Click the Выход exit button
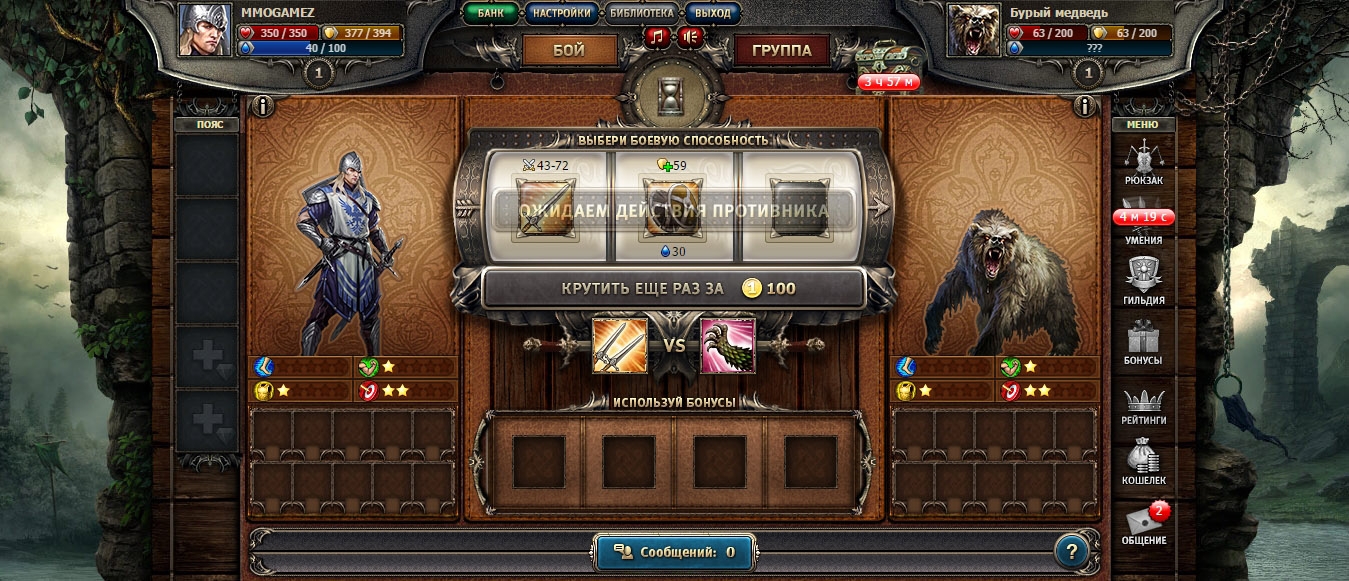 point(712,14)
